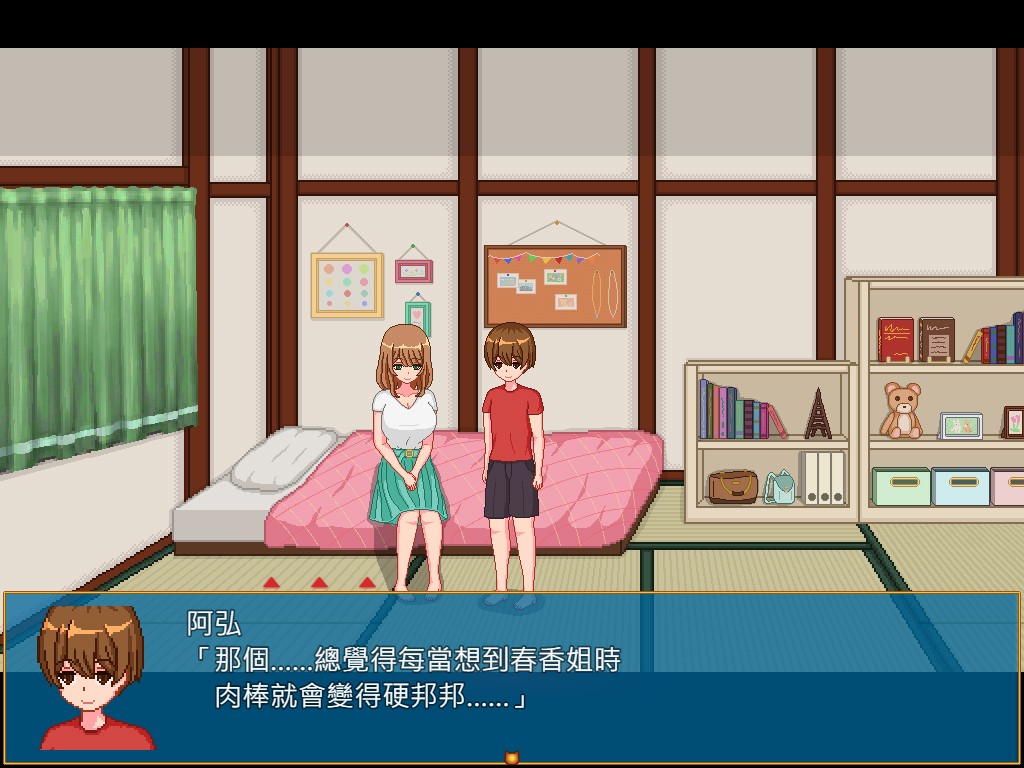Click the orange continue indicator under the dialogue
Screen dimensions: 1024x768
pyautogui.click(x=512, y=757)
